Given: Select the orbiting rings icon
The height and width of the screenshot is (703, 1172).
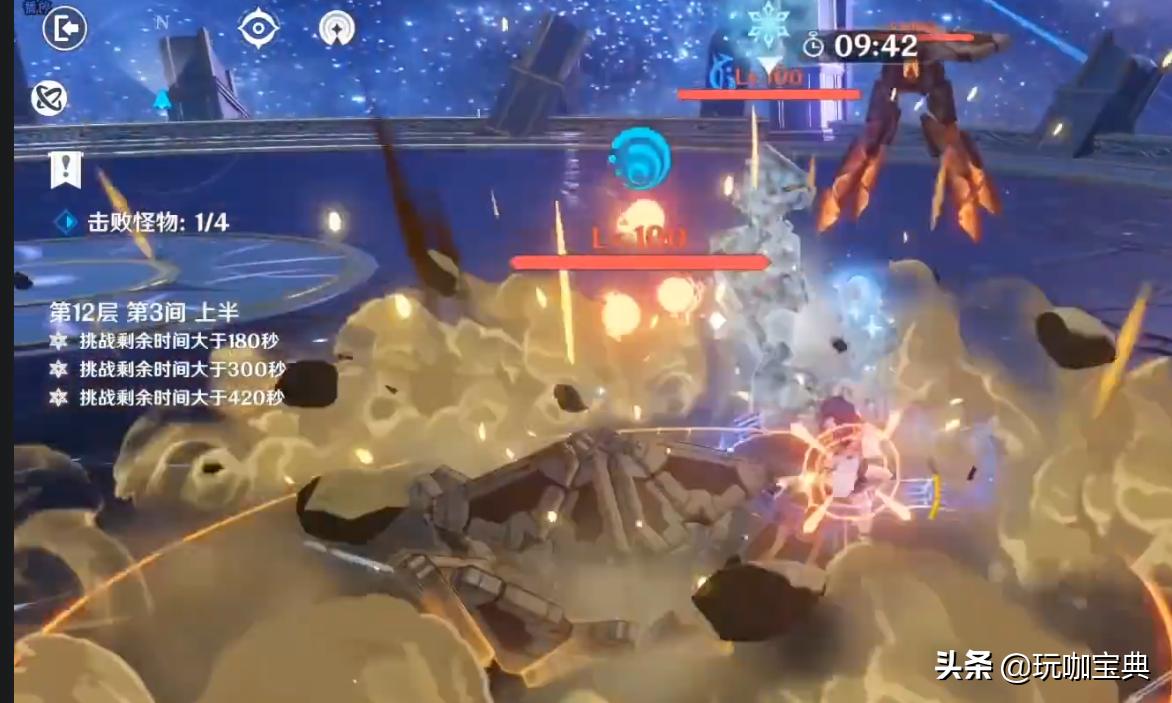Looking at the screenshot, I should pyautogui.click(x=49, y=98).
